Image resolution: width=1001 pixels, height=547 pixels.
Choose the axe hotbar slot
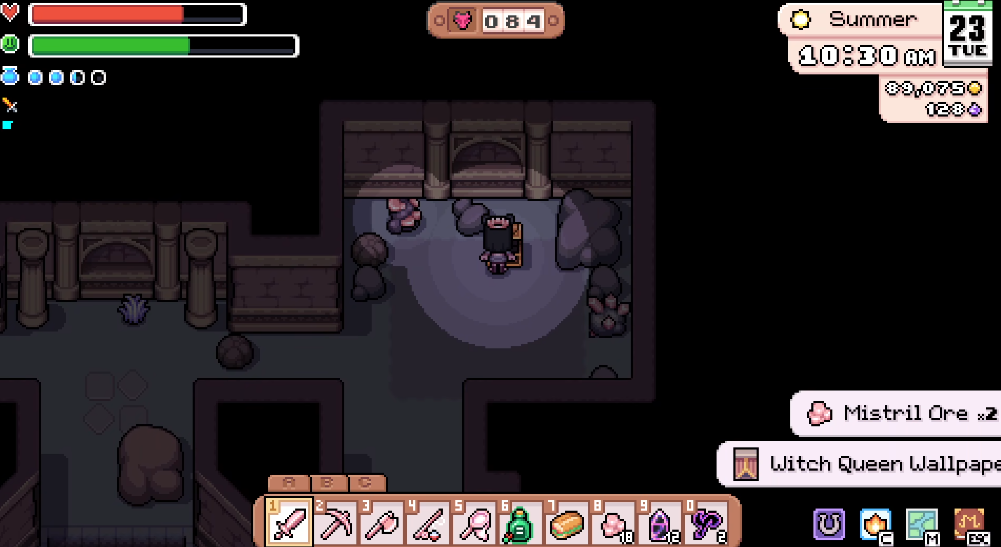pyautogui.click(x=384, y=522)
